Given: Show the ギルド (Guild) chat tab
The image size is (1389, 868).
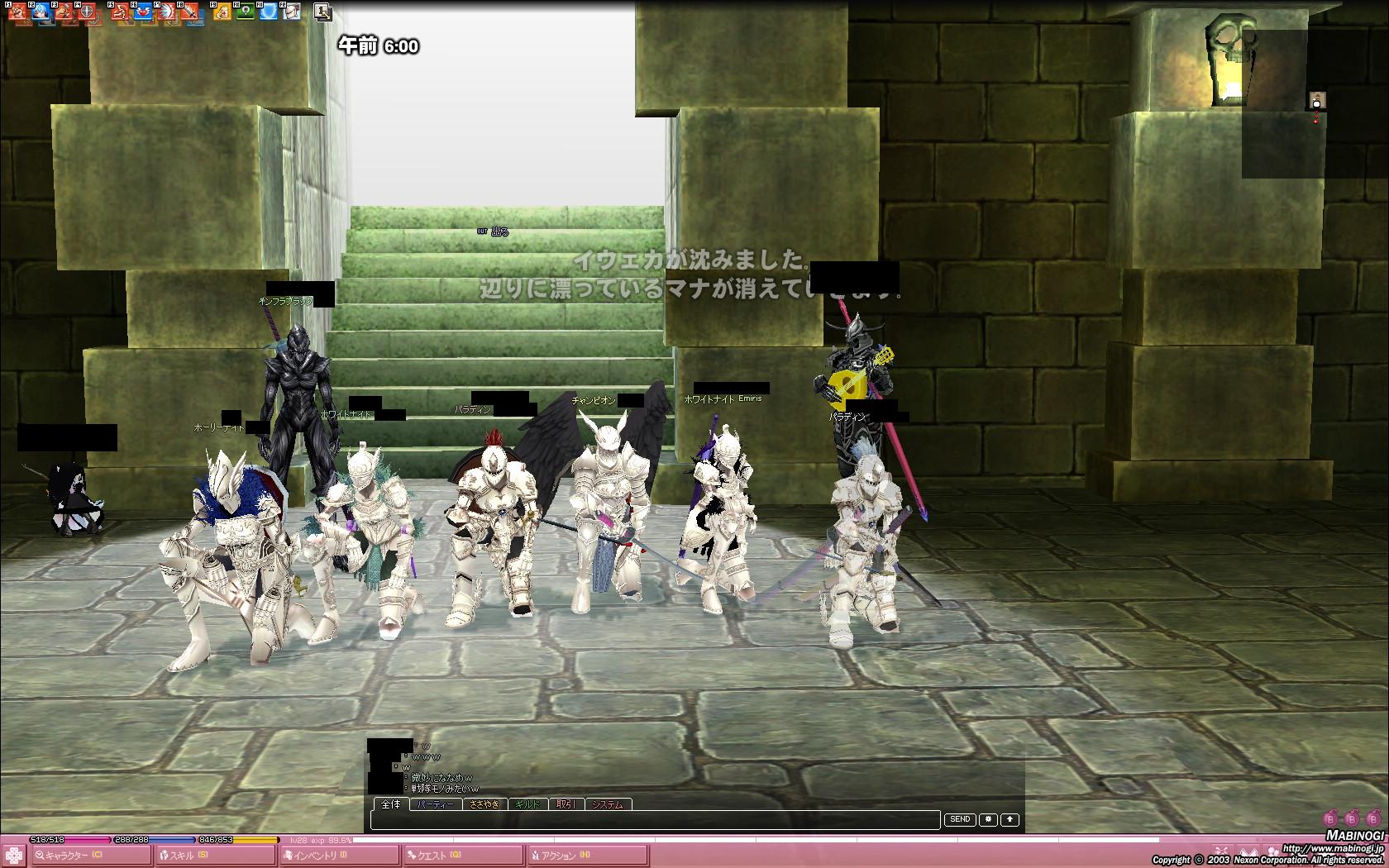Looking at the screenshot, I should [x=527, y=804].
